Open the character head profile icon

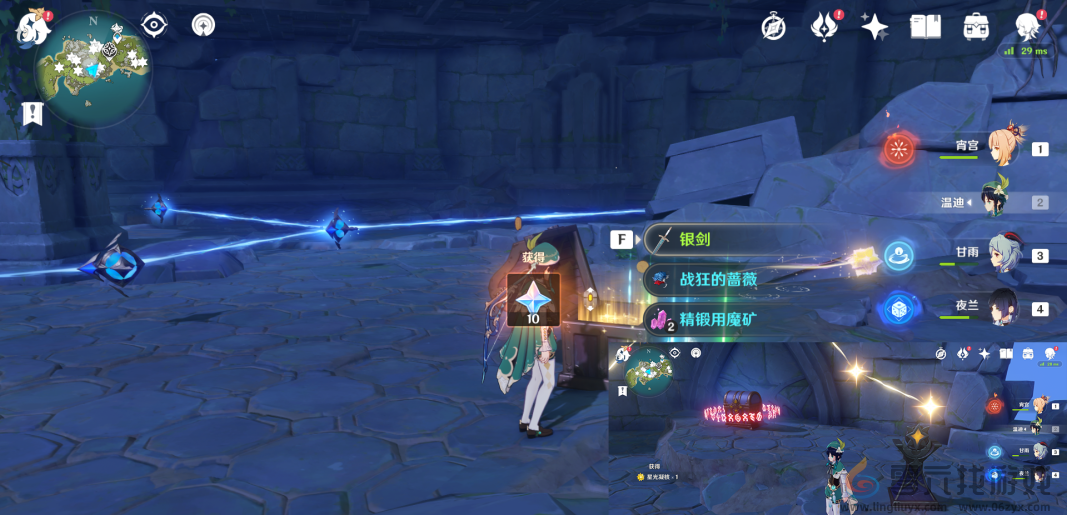(x=1028, y=27)
